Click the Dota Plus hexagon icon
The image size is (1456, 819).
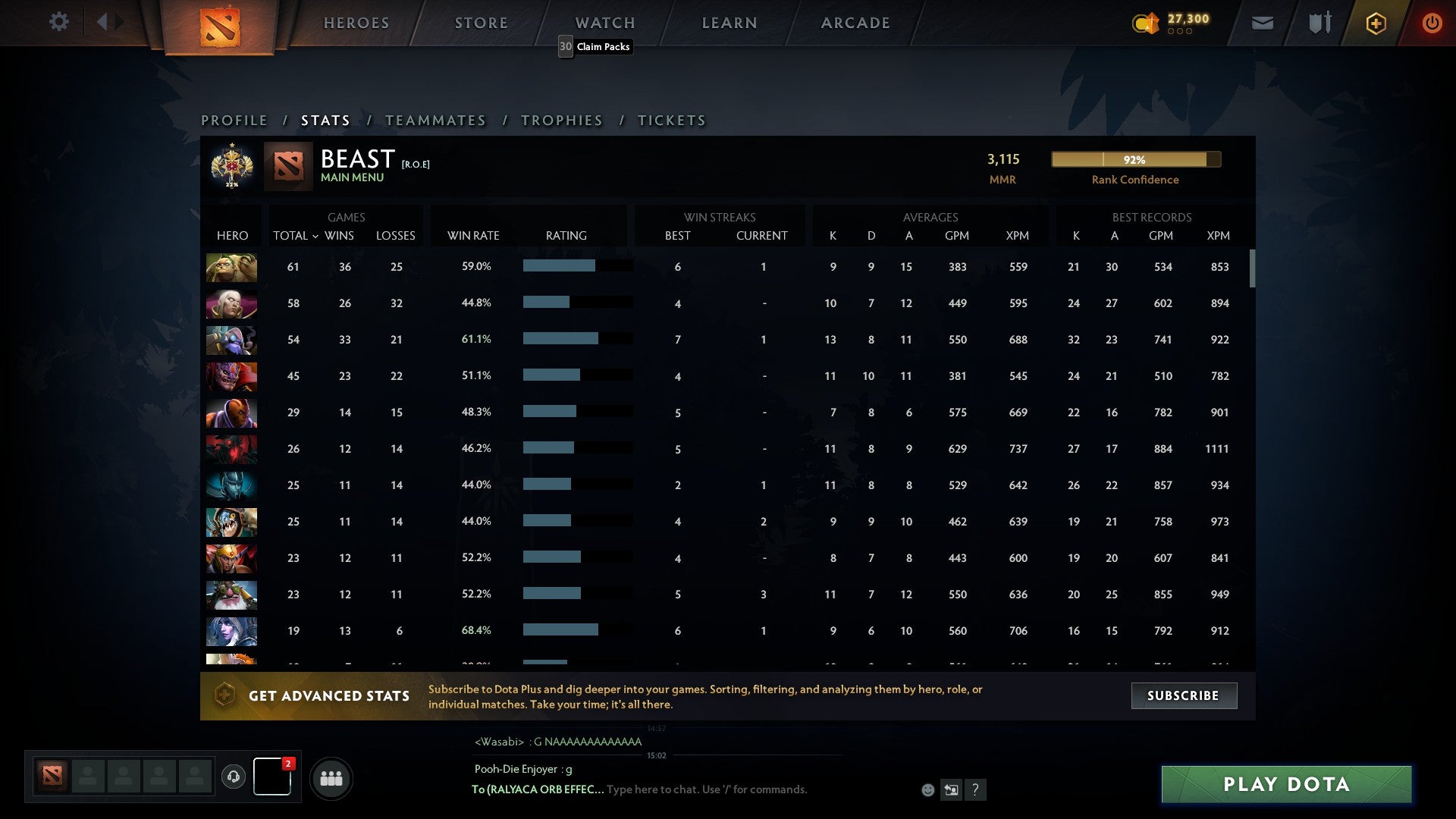pos(1376,23)
